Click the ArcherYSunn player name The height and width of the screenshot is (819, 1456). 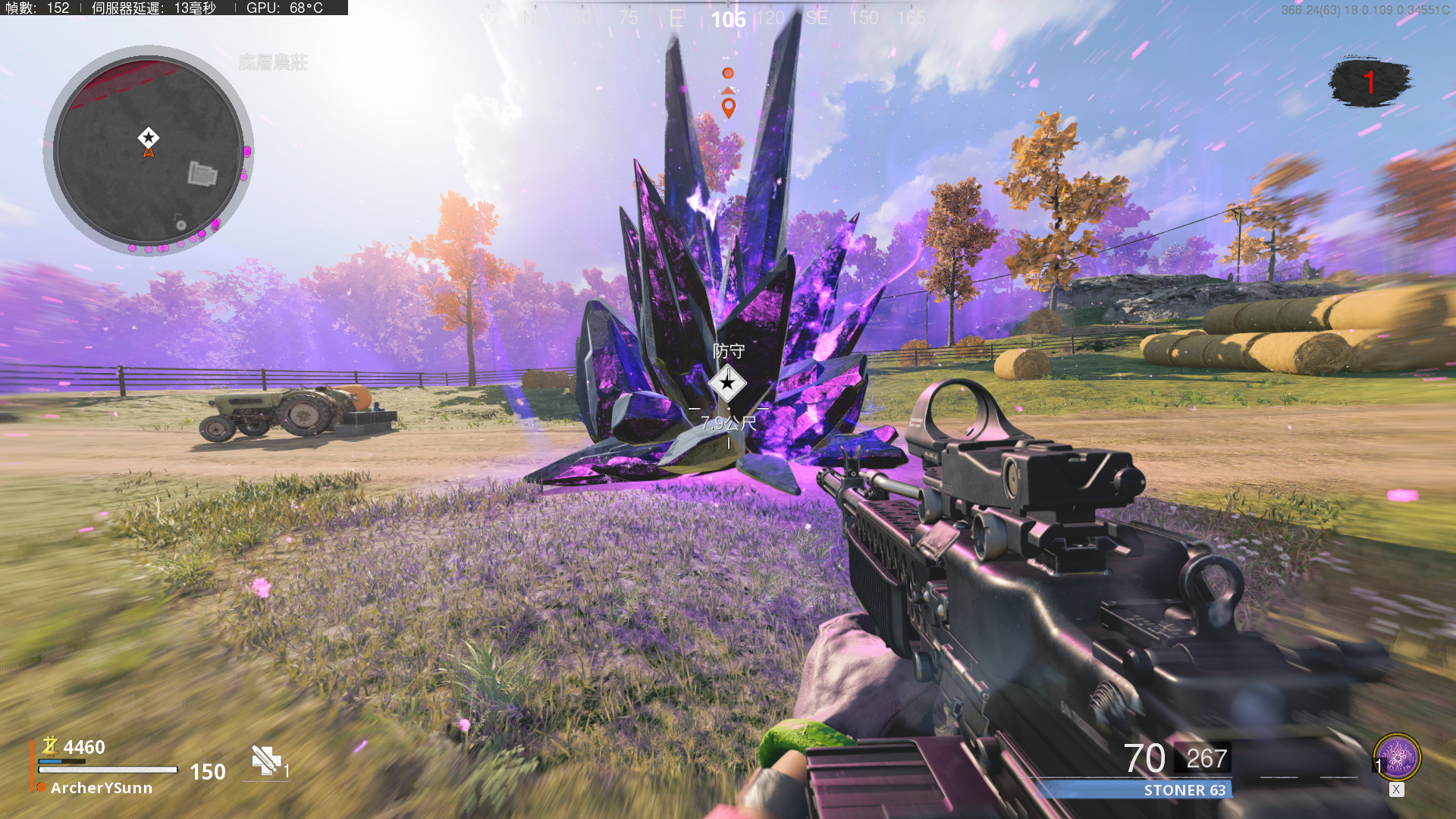[102, 788]
